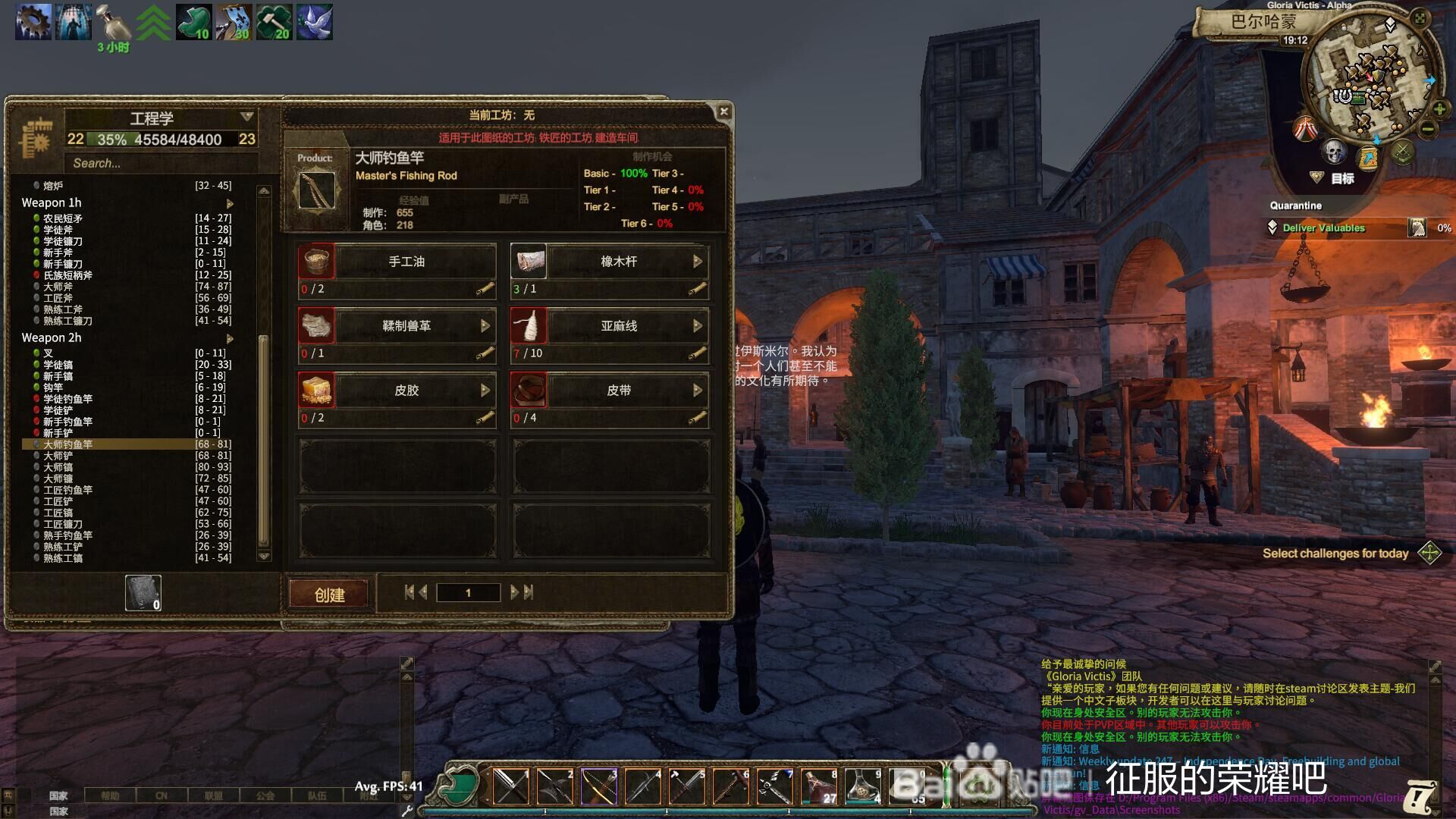Select 大师铲 recipe in list
Viewport: 1456px width, 819px height.
tap(58, 456)
